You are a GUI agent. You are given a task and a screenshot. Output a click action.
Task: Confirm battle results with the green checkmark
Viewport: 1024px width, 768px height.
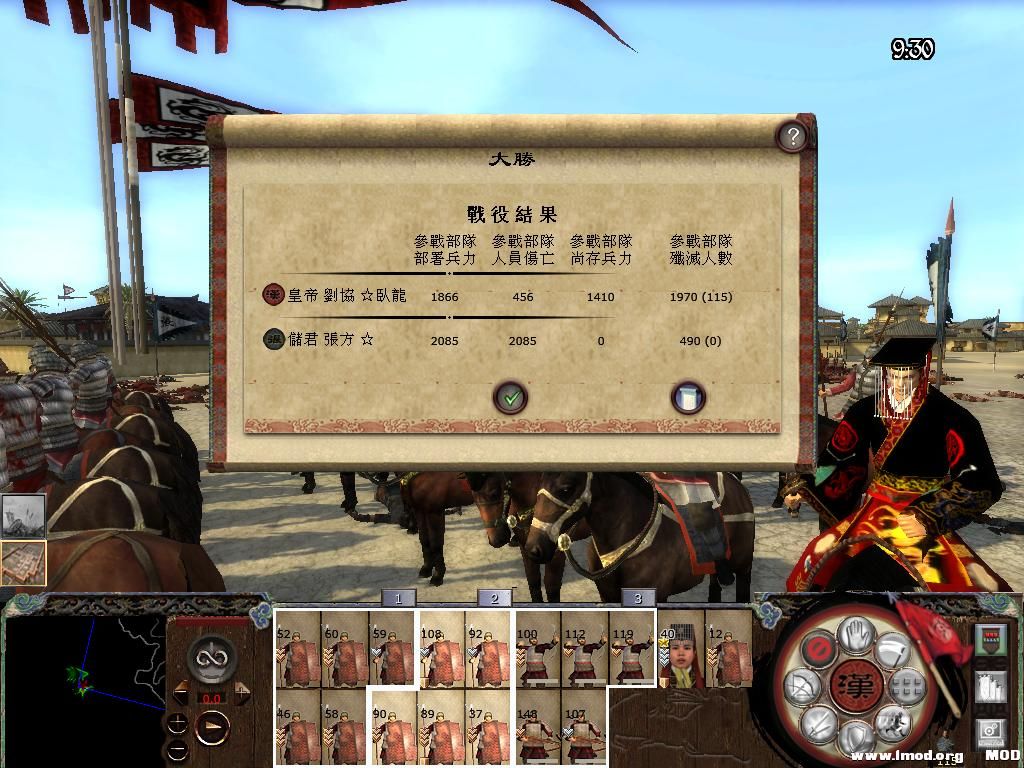511,398
